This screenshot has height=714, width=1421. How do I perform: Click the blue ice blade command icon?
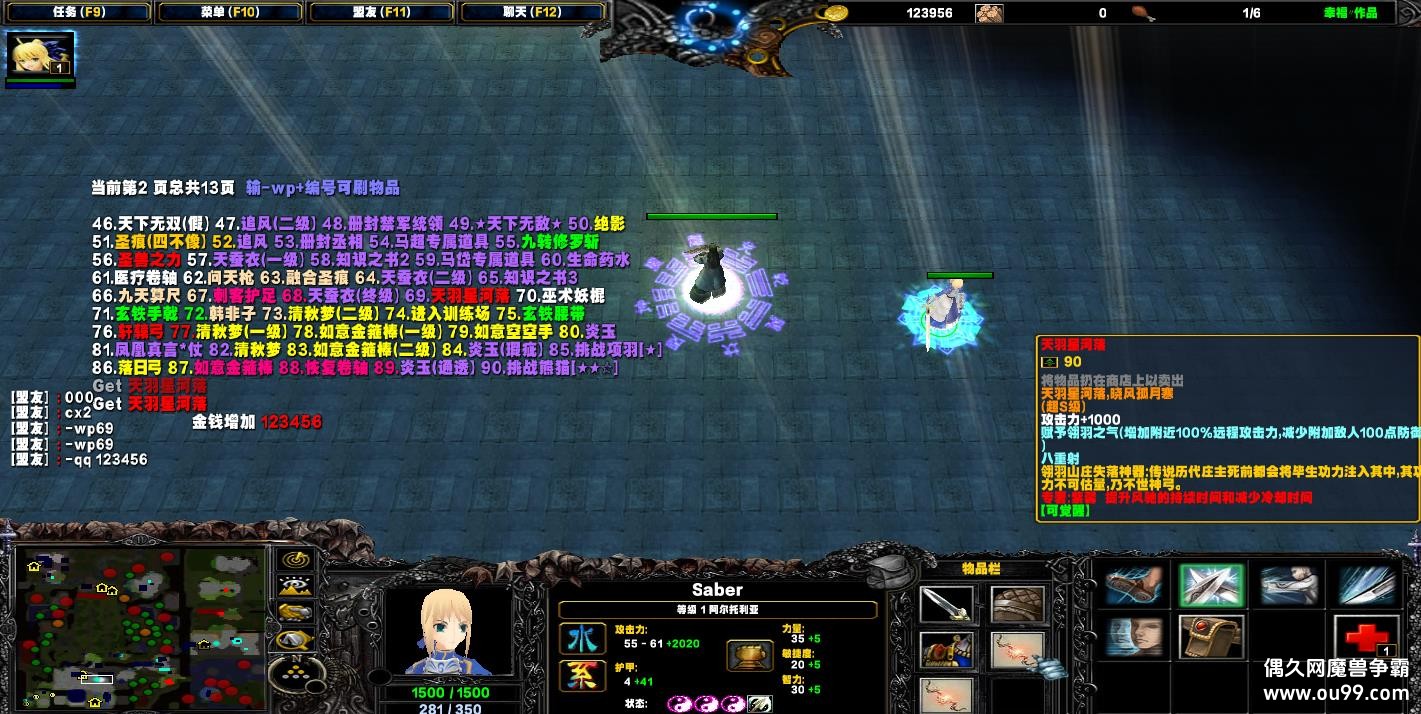tap(1366, 586)
